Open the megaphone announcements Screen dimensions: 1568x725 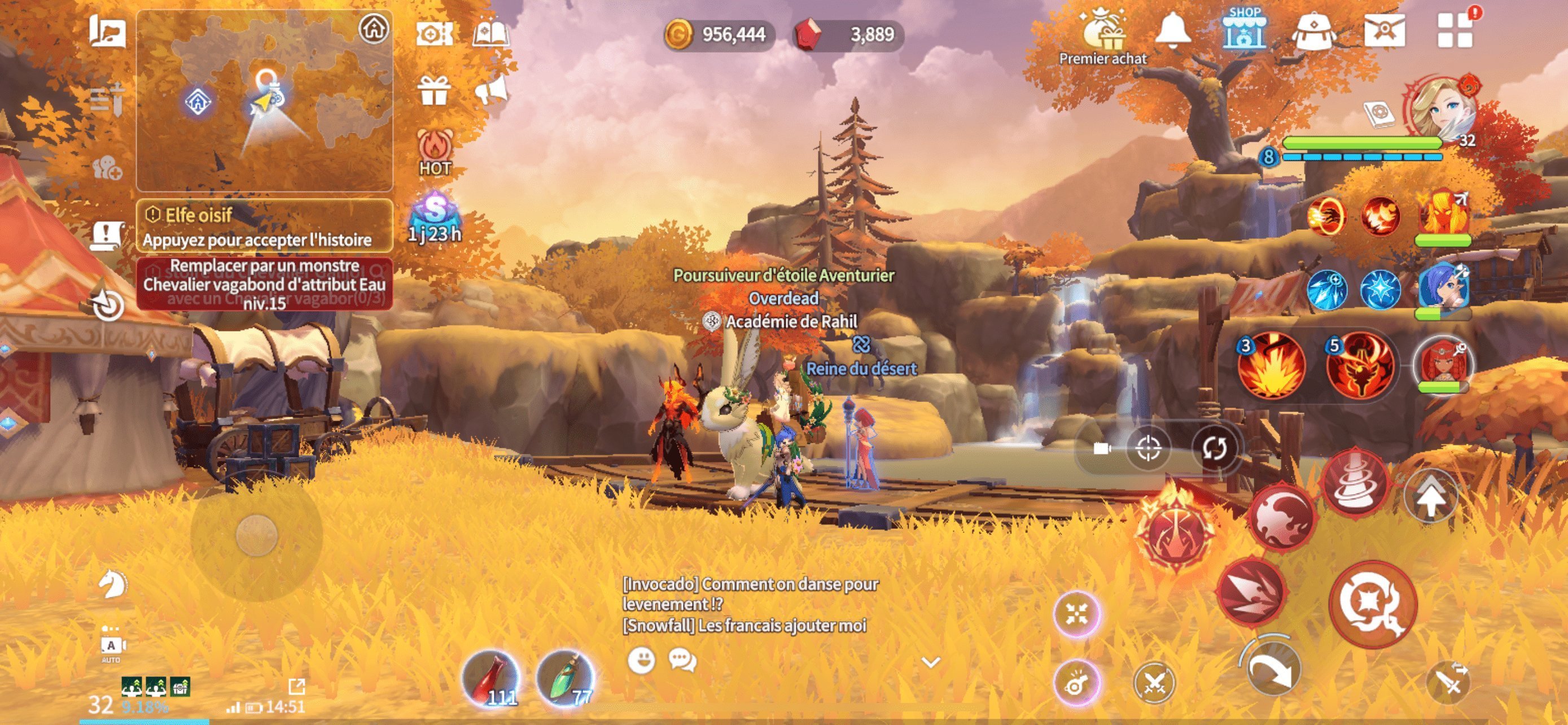pyautogui.click(x=490, y=91)
